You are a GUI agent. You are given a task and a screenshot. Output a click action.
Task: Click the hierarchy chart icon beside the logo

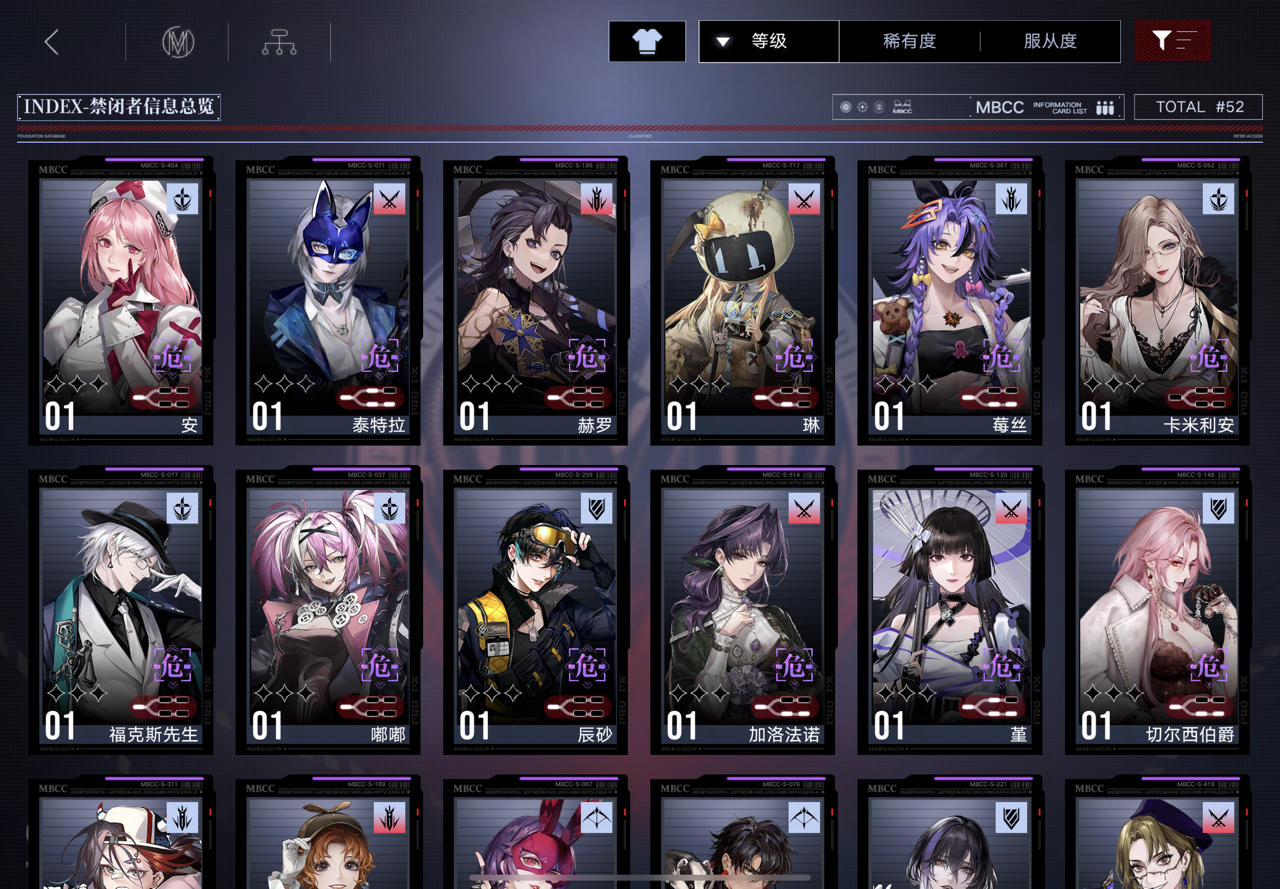[x=278, y=42]
